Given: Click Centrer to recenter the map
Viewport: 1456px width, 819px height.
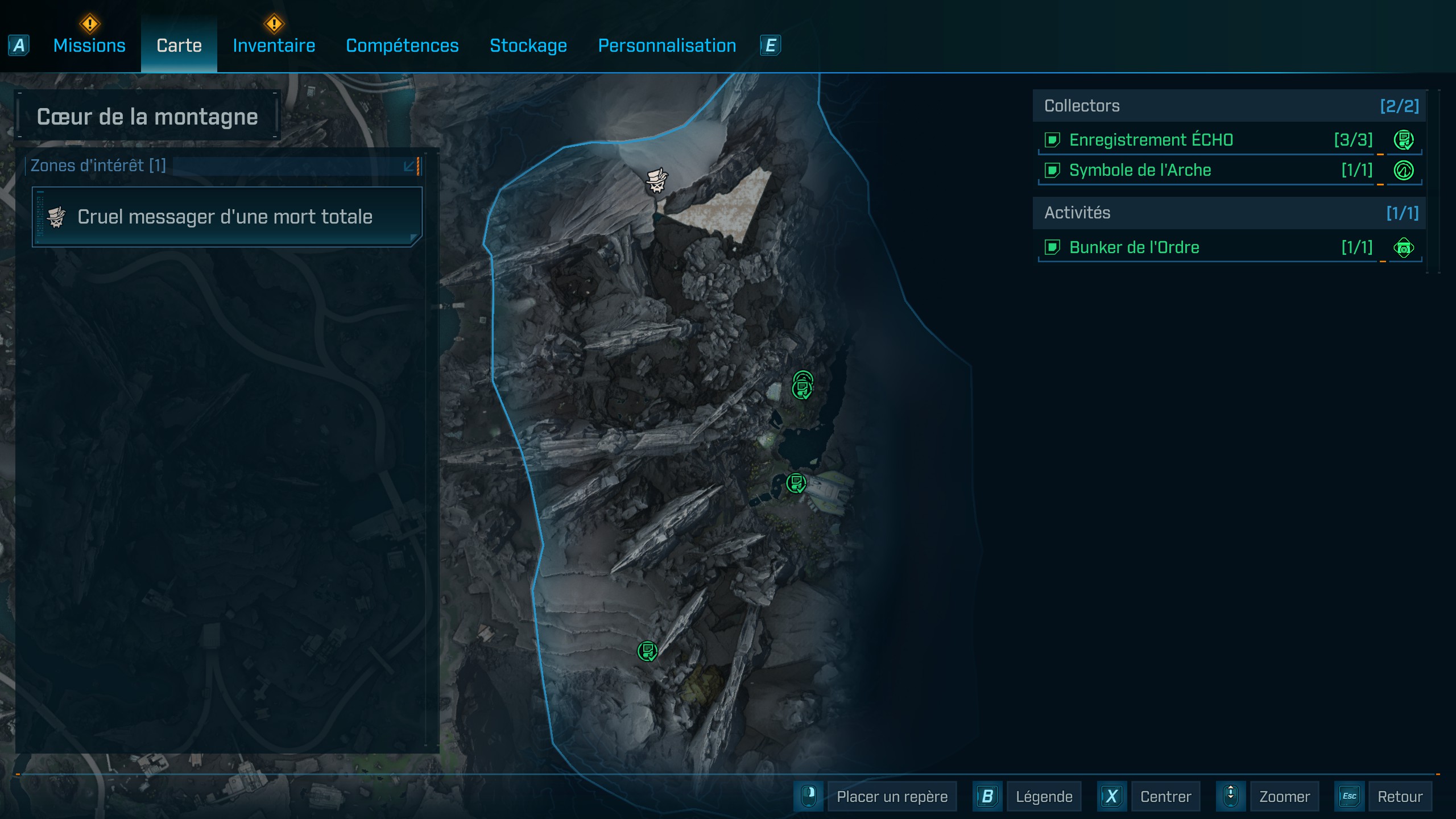Looking at the screenshot, I should (1165, 796).
